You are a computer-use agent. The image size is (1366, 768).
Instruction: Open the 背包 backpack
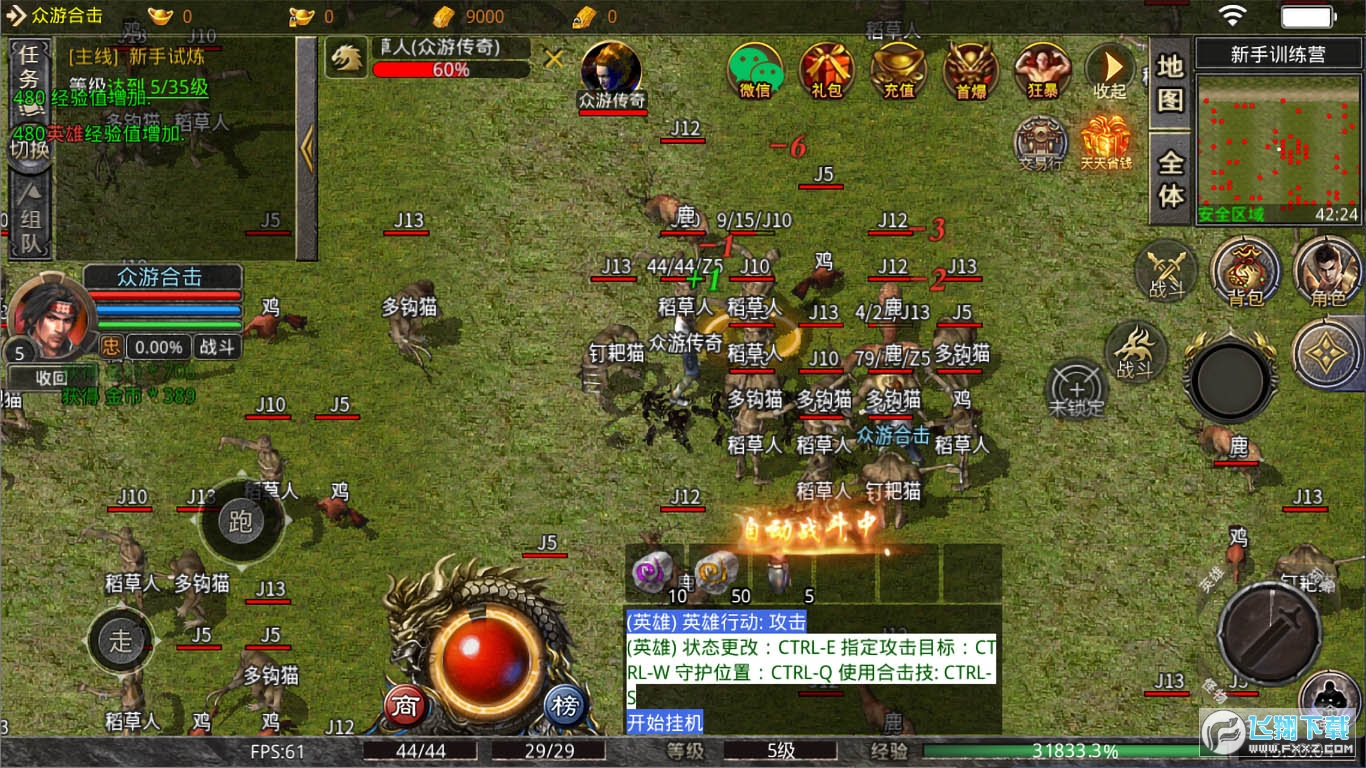1245,271
